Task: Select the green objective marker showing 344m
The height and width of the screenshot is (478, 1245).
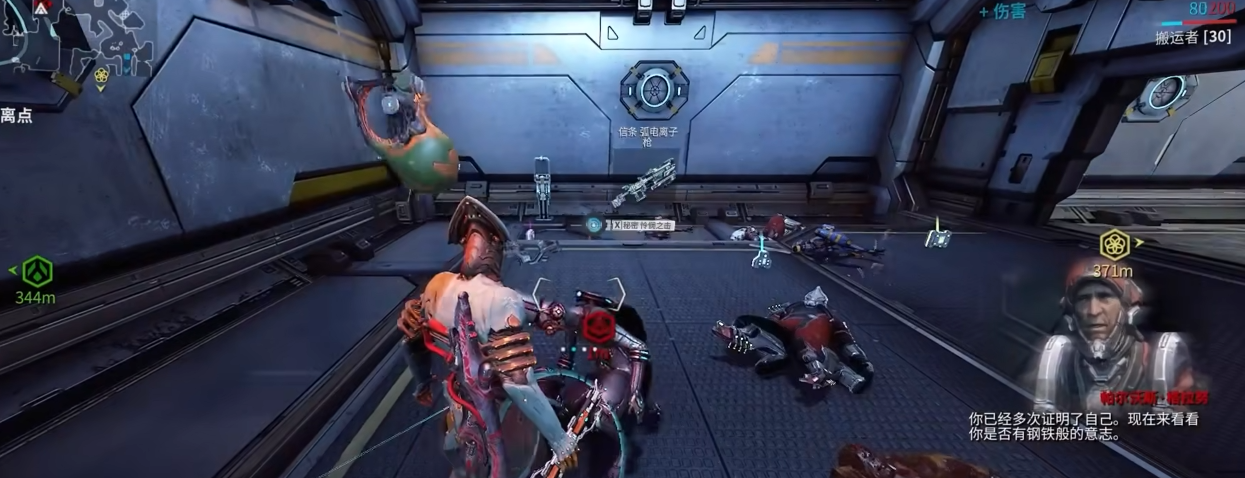Action: coord(37,270)
